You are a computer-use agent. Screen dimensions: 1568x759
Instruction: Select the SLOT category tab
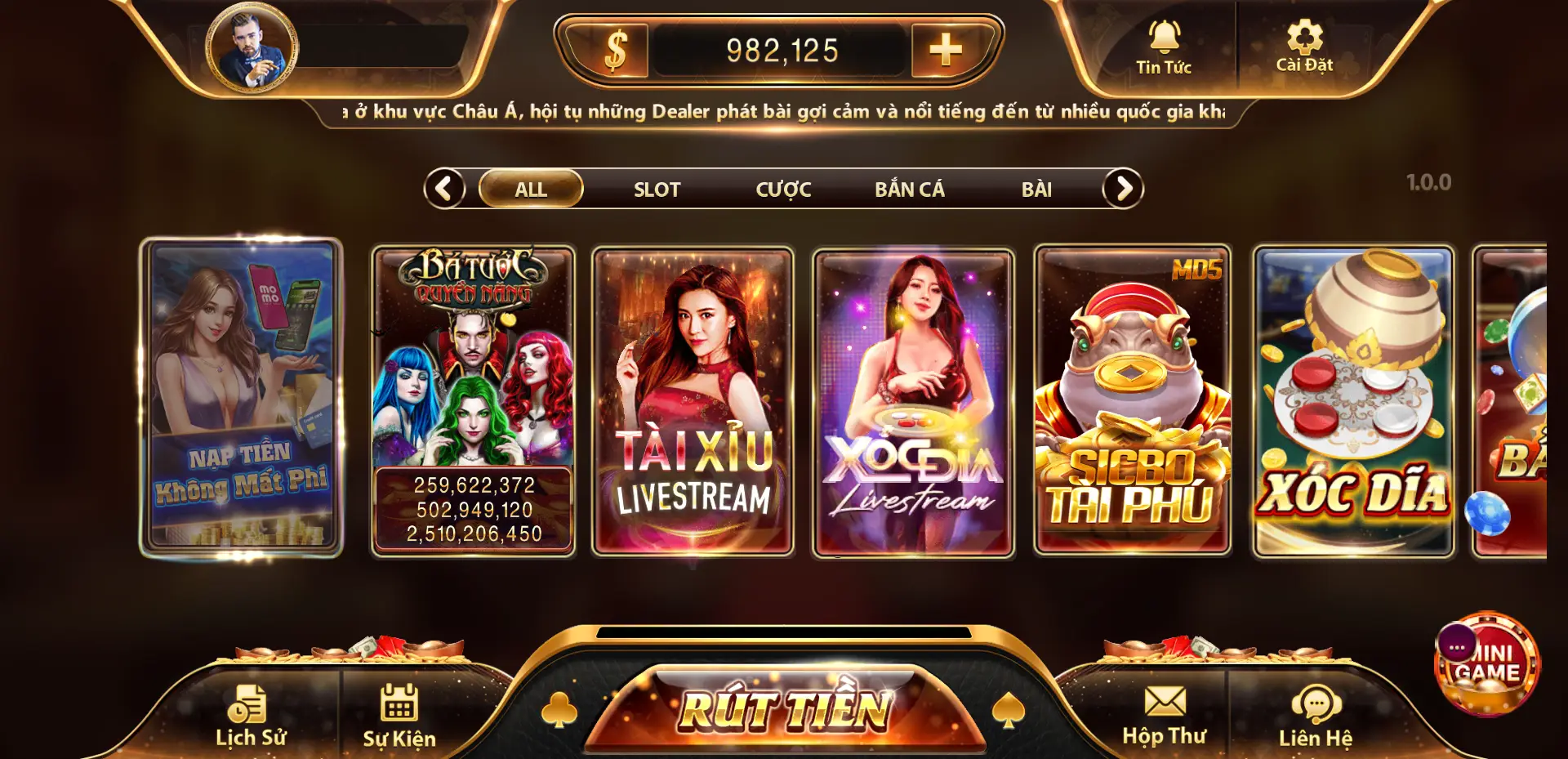point(656,189)
